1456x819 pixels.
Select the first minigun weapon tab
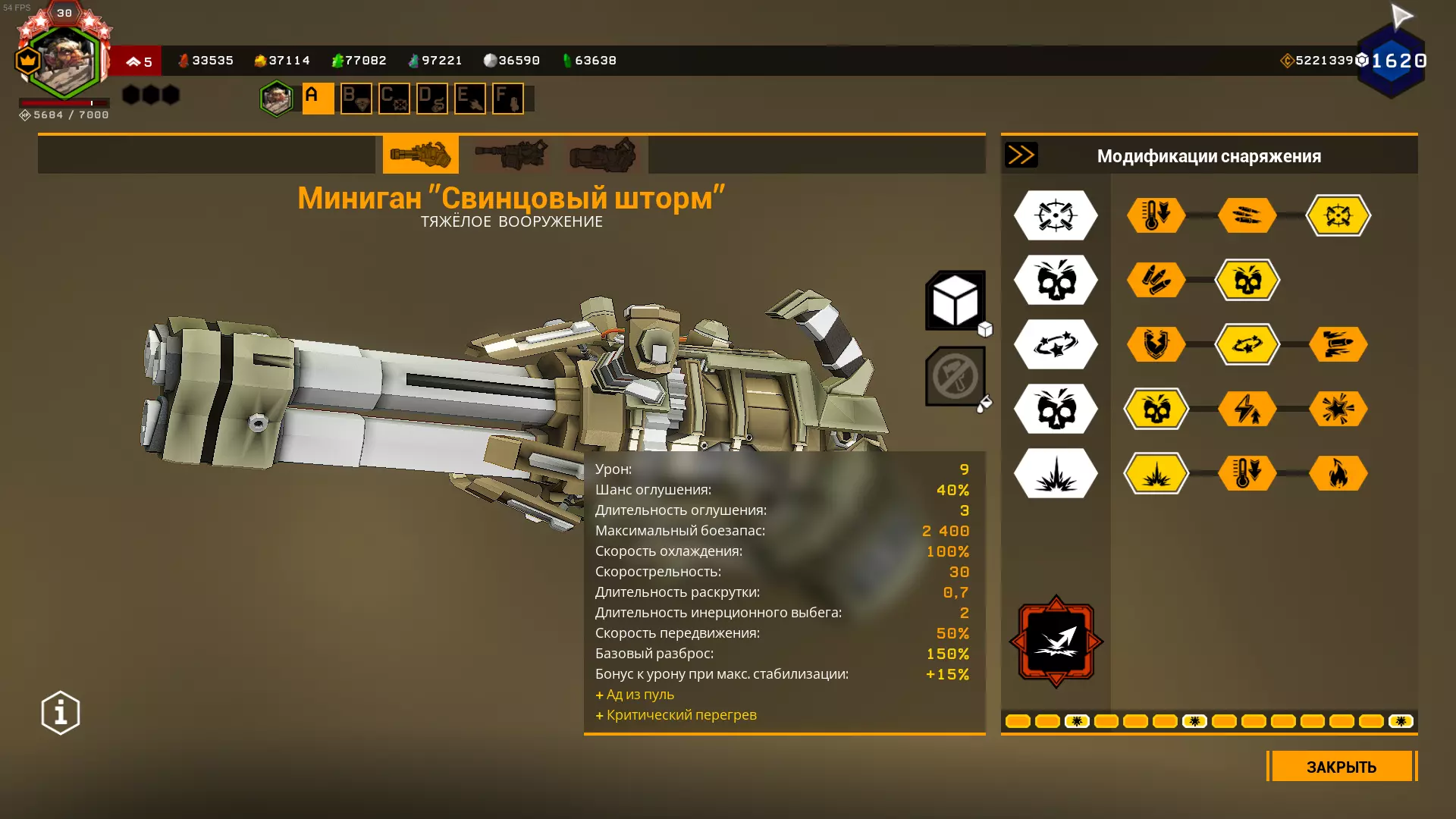point(420,155)
